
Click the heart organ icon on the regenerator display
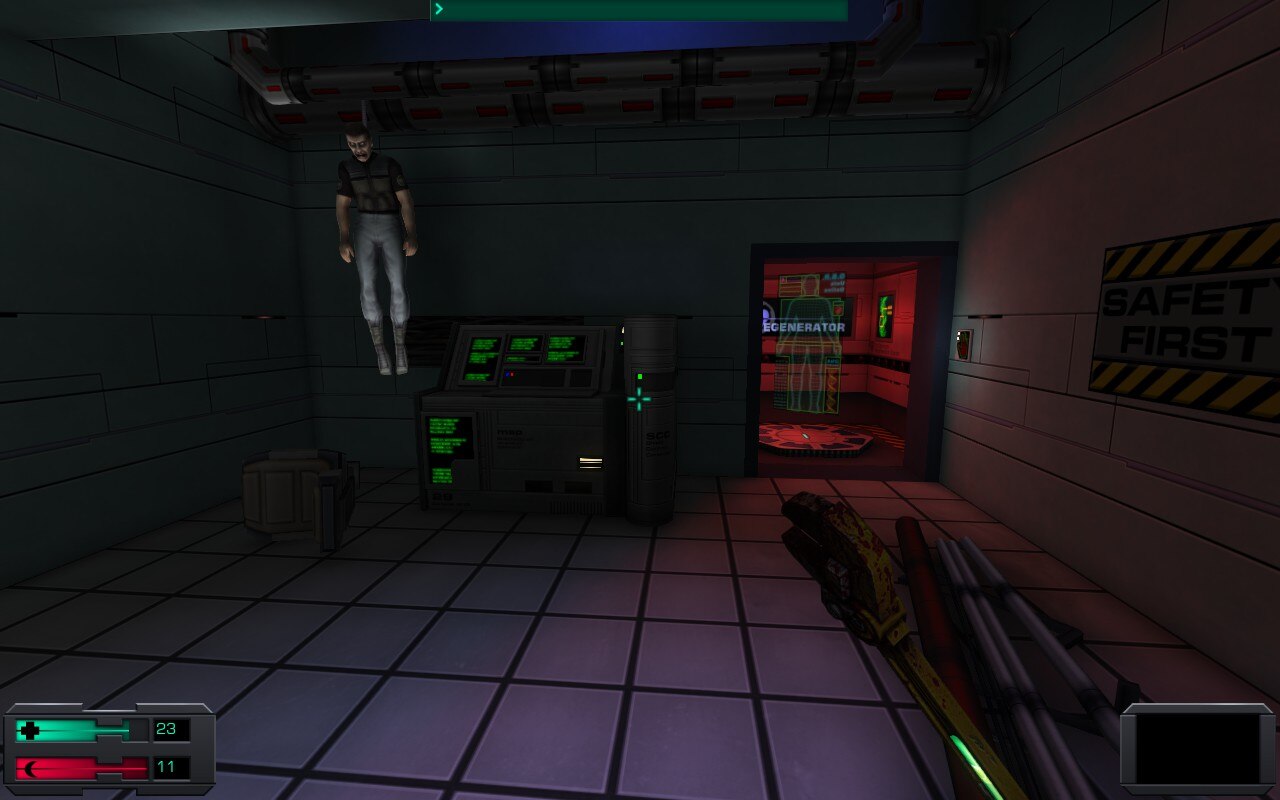pyautogui.click(x=838, y=310)
